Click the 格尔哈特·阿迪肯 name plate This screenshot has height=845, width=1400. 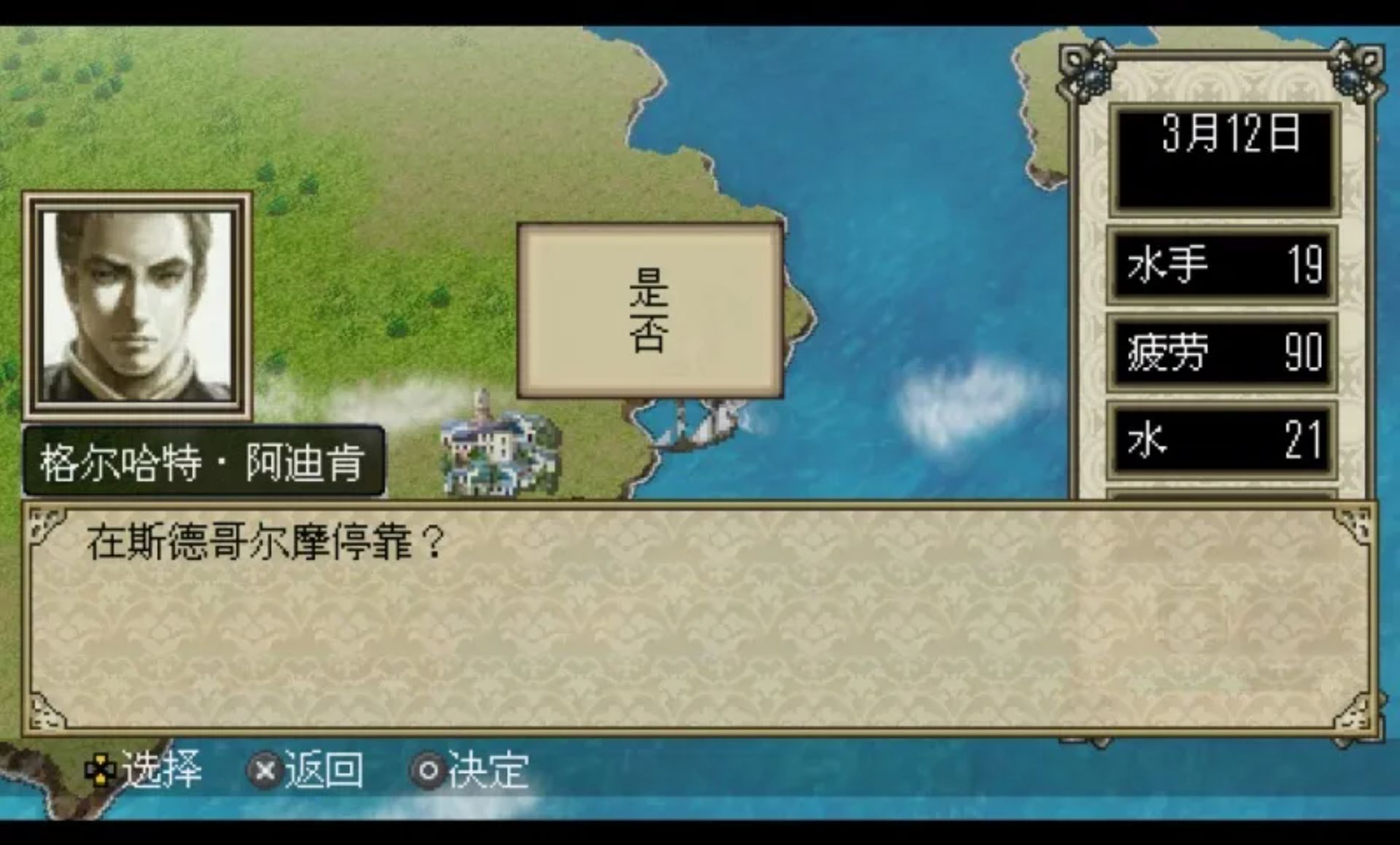[202, 462]
